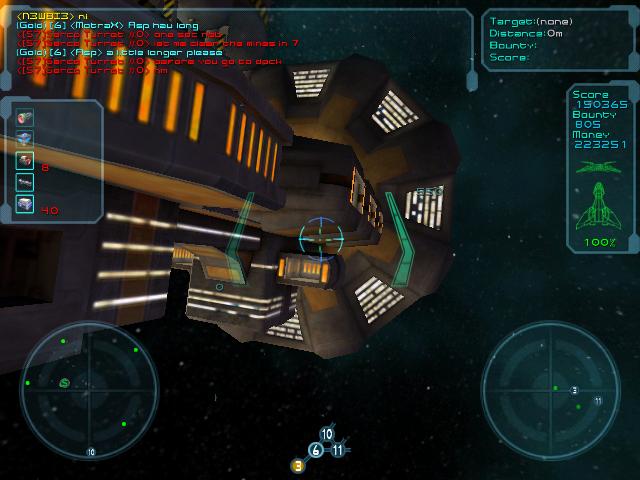Select the grey missile weapon slot
Image resolution: width=640 pixels, height=480 pixels.
pyautogui.click(x=25, y=182)
